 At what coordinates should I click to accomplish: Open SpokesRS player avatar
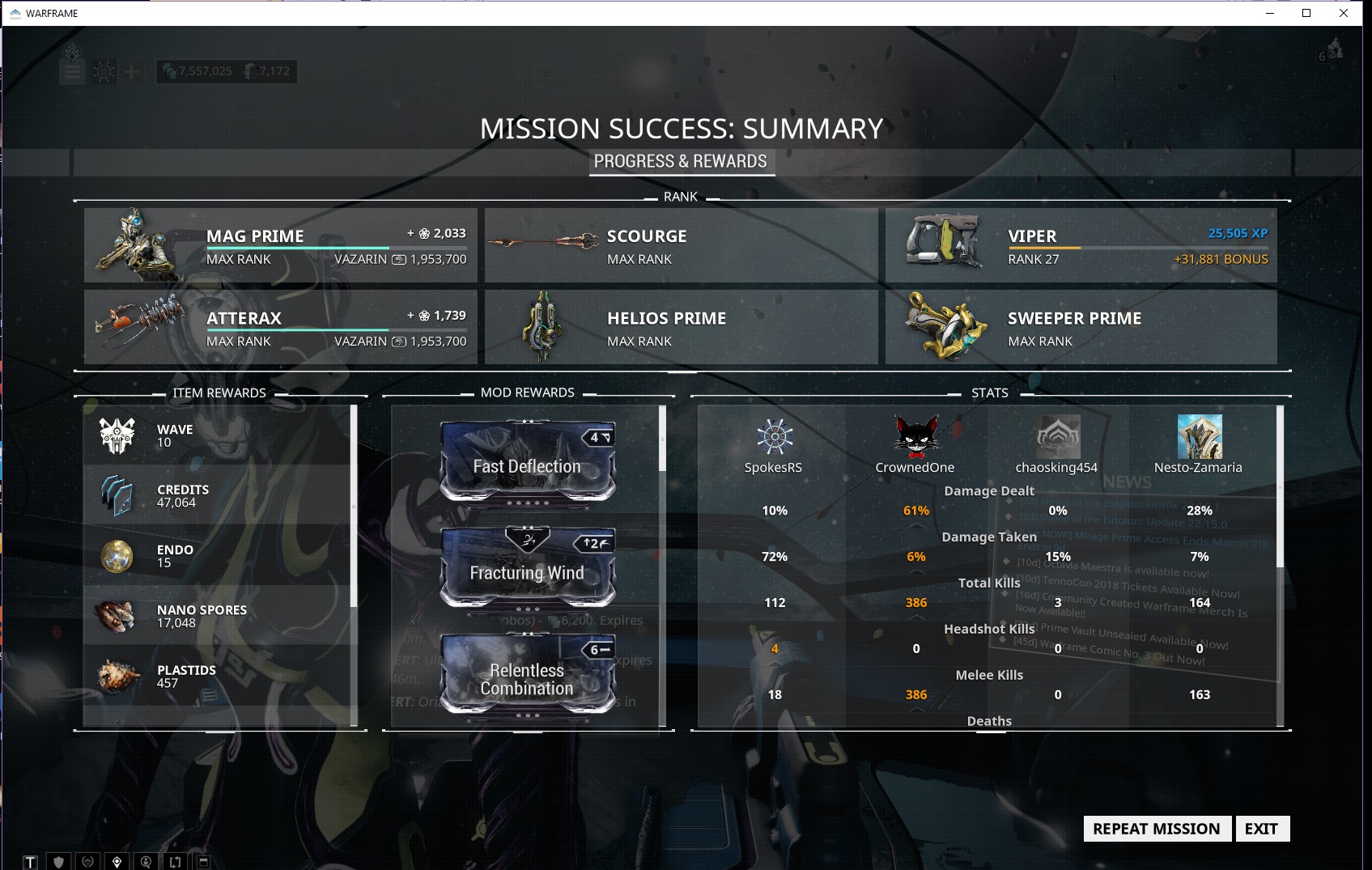click(774, 437)
